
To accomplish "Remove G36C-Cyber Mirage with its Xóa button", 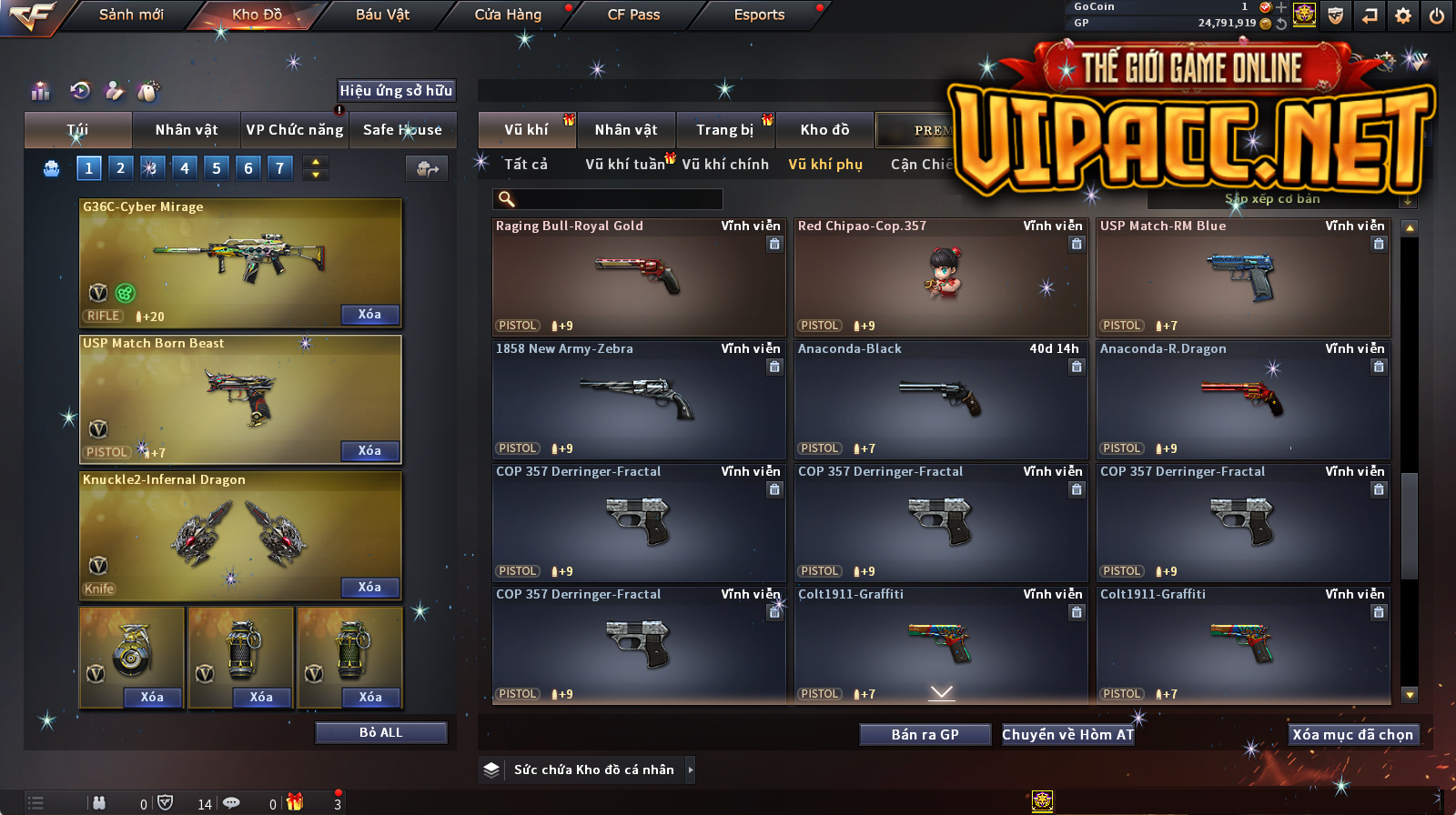I will [x=369, y=315].
